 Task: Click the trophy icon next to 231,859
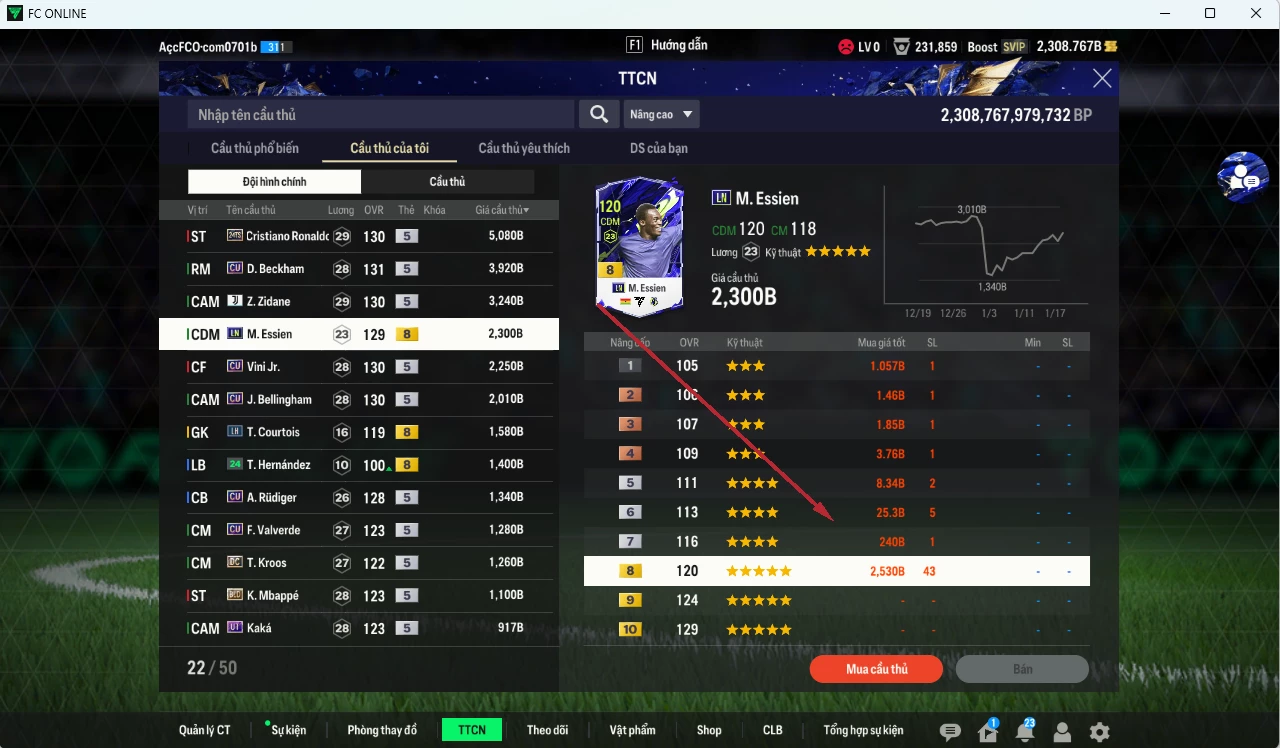[x=903, y=45]
